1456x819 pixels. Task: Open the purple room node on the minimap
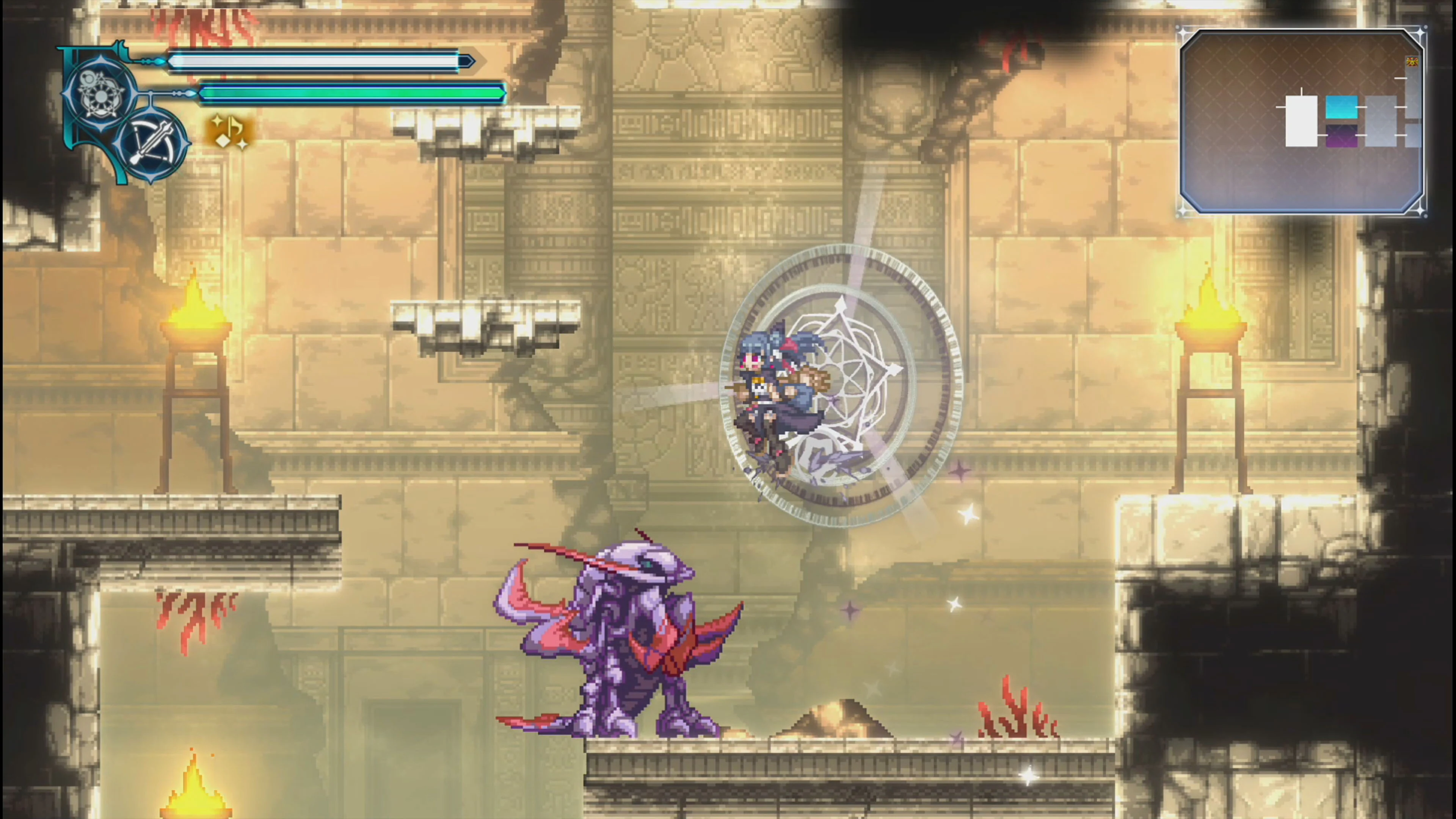click(1342, 135)
